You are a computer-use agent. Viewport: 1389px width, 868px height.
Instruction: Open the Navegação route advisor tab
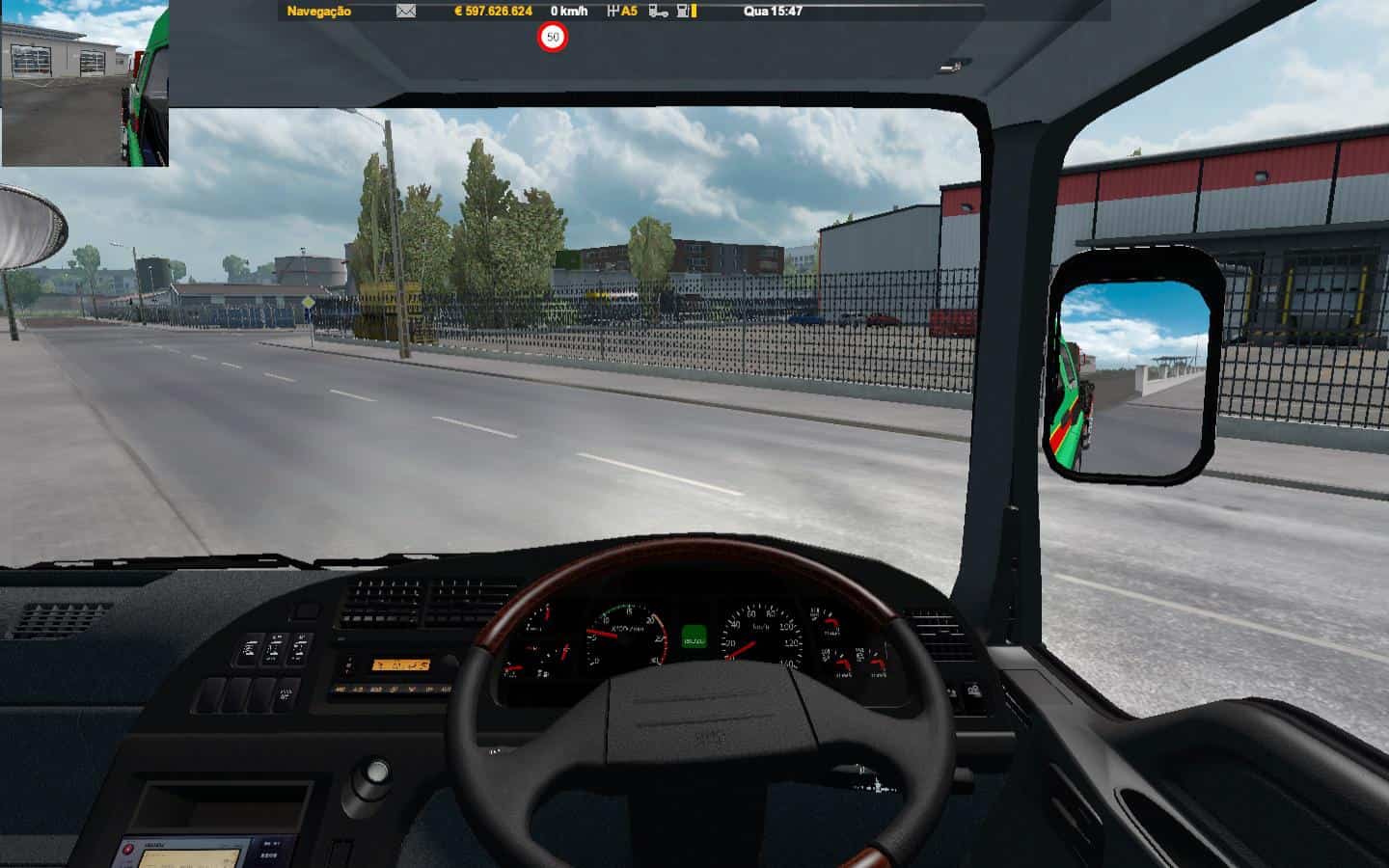point(319,12)
